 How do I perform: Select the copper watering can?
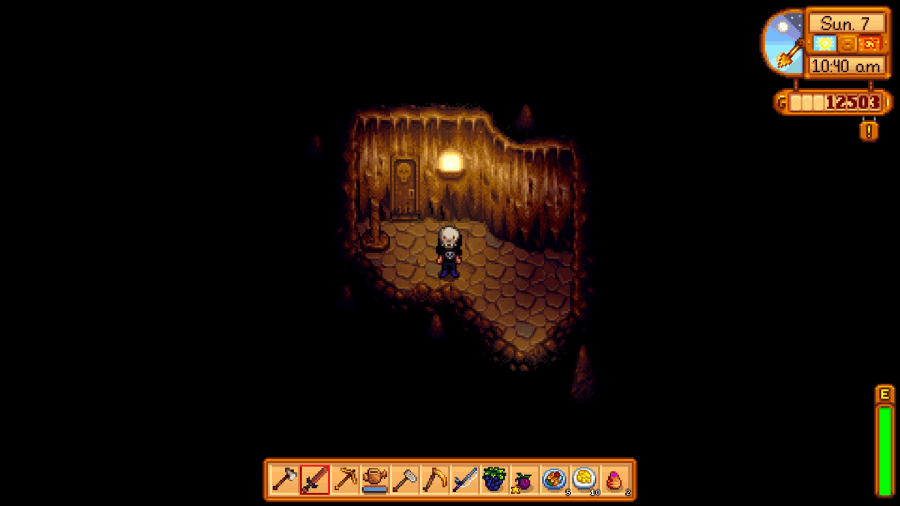coord(375,479)
